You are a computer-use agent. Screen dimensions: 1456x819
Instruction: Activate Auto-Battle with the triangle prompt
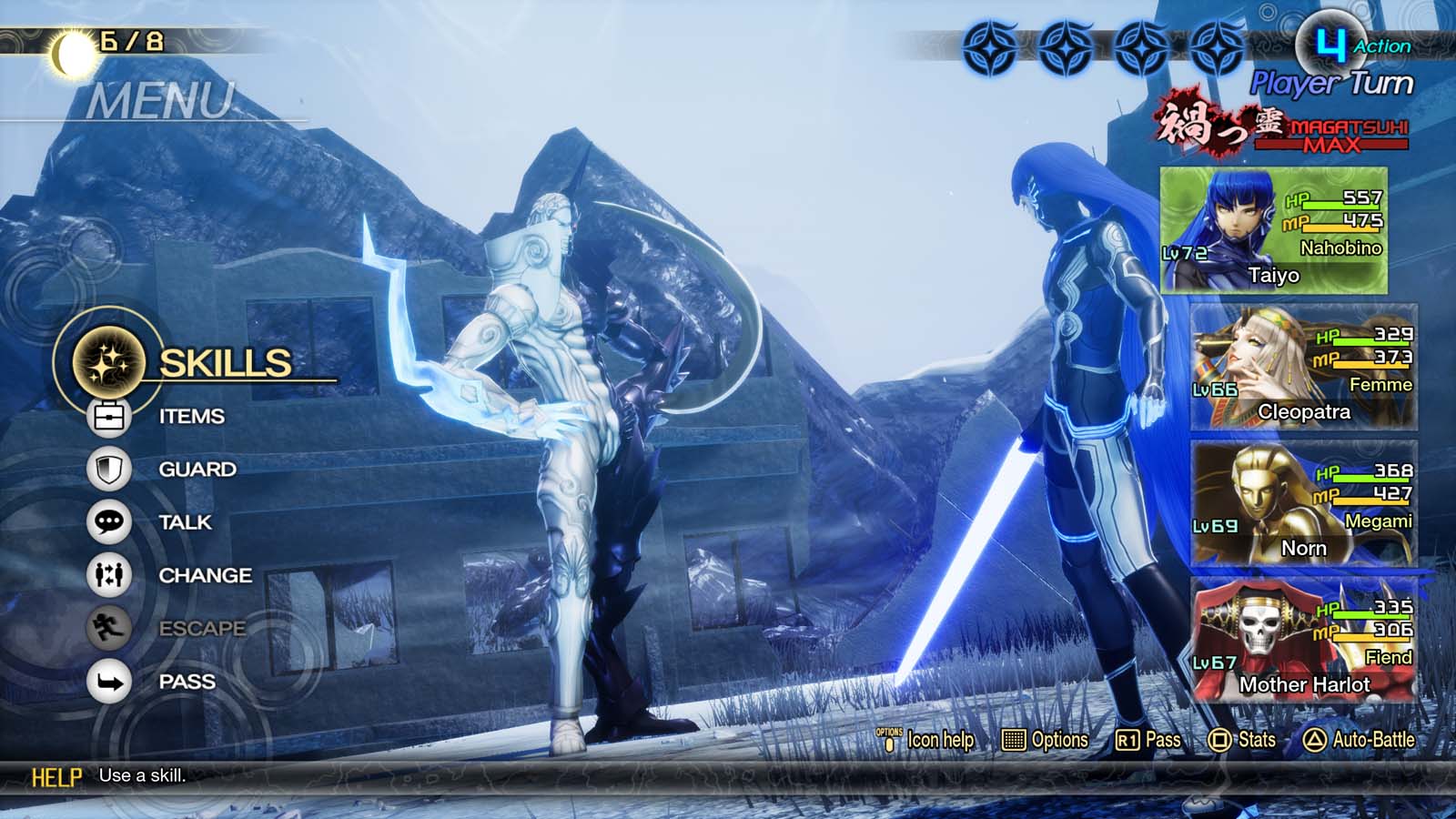tap(1347, 742)
